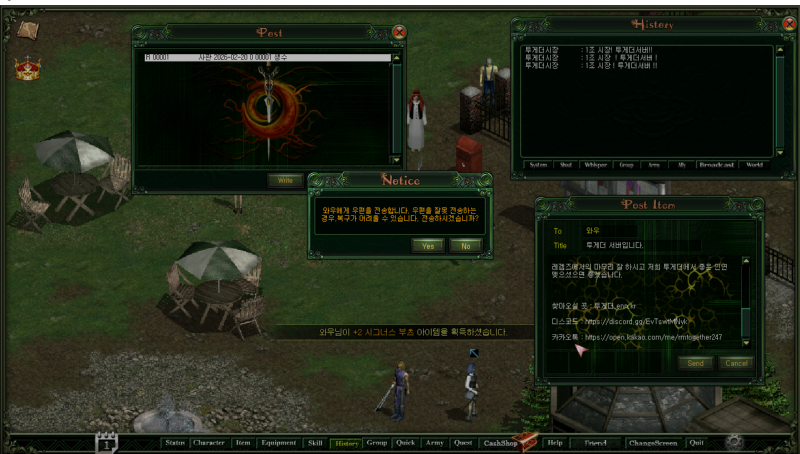Close the History window
Screen dimensions: 800x454
[776, 24]
